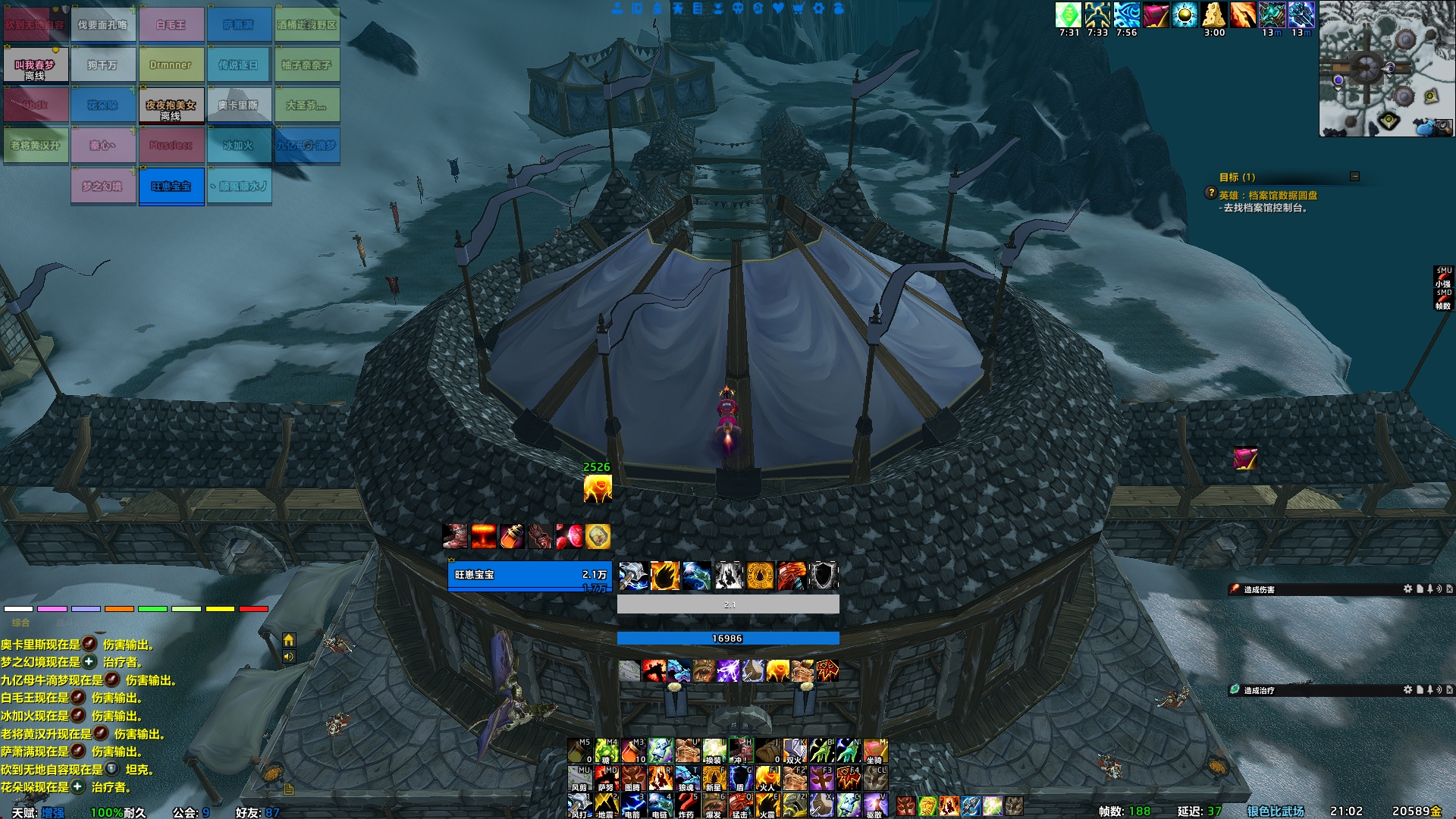1456x819 pixels.
Task: Click the cheese buff icon
Action: (x=1214, y=15)
